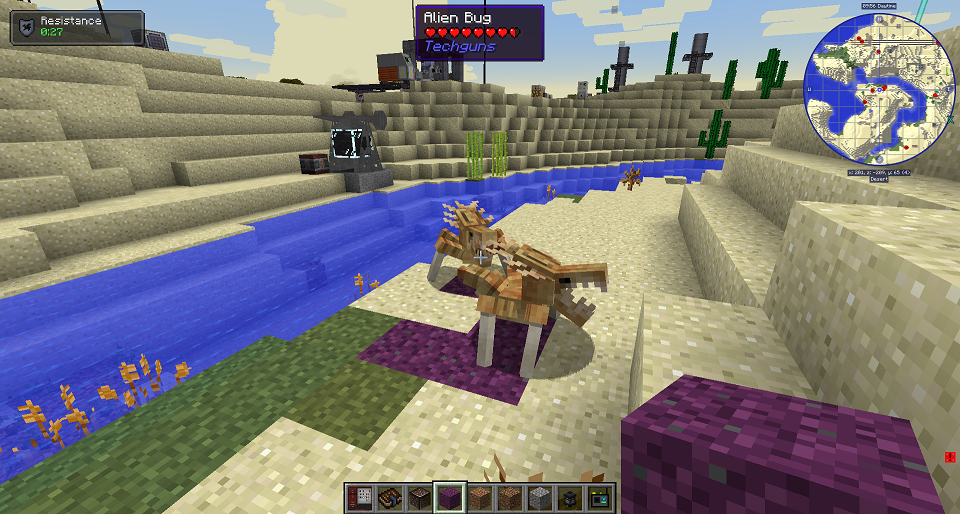Click the Resistance effect shield icon
This screenshot has height=514, width=960.
pos(26,27)
